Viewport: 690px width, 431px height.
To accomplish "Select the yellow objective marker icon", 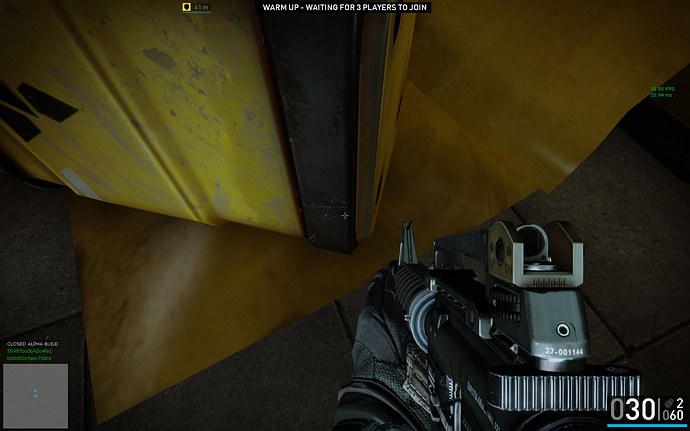I will pyautogui.click(x=186, y=7).
